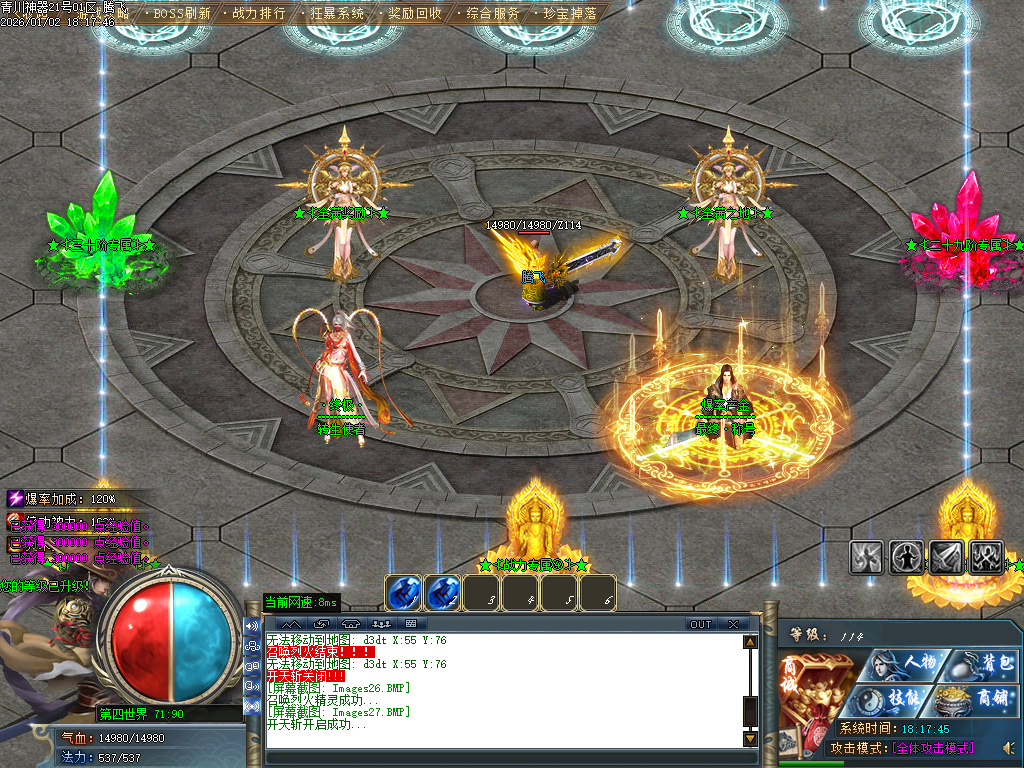Screen dimensions: 1024x768
Task: Open the 珍宝掉落 menu
Action: tap(570, 13)
